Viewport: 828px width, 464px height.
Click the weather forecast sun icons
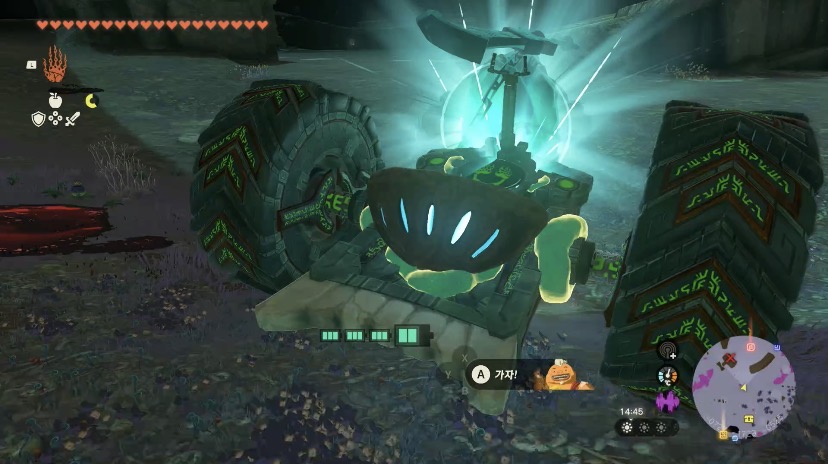pos(643,427)
